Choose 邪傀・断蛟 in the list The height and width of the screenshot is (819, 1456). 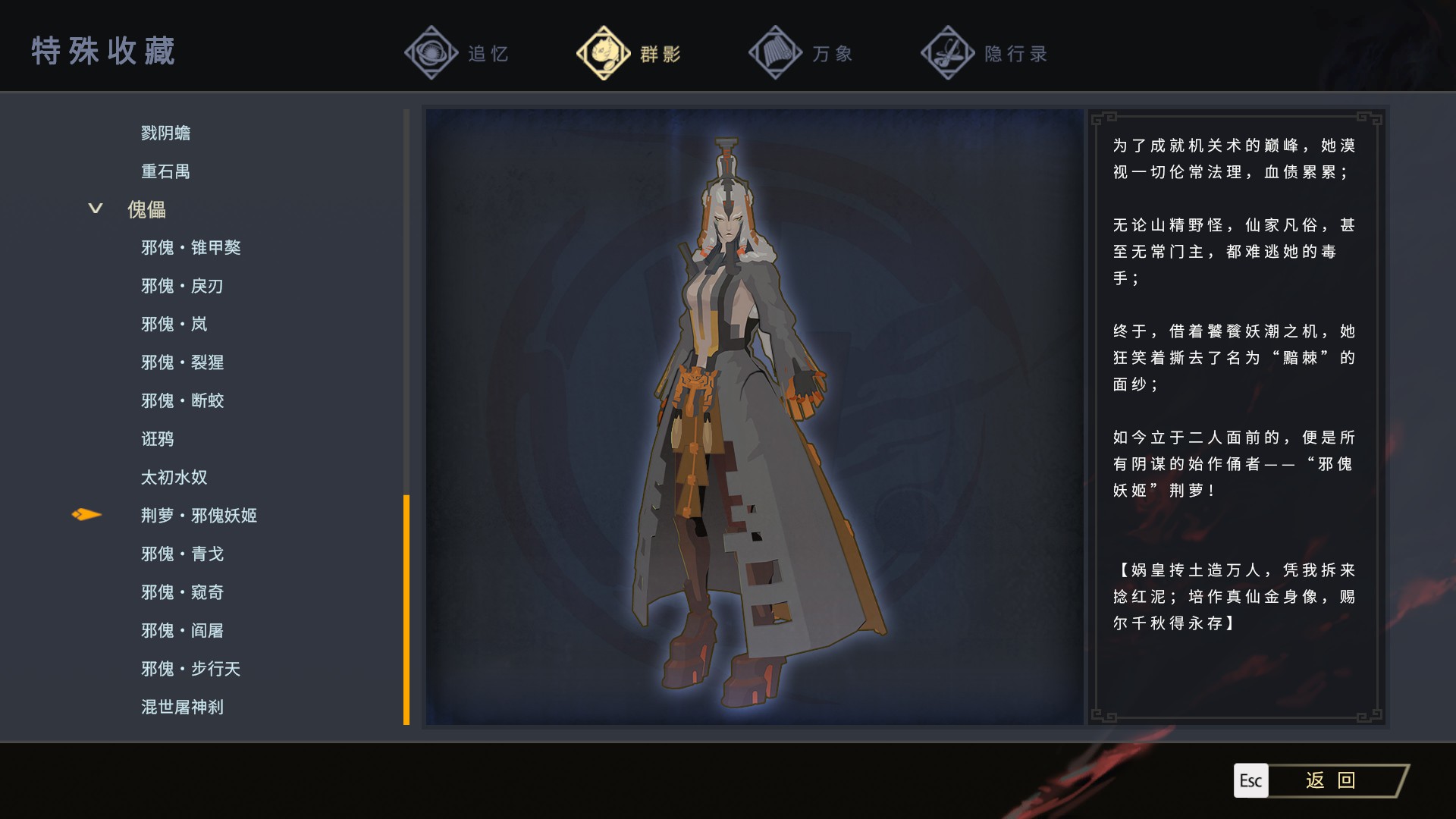pyautogui.click(x=182, y=400)
